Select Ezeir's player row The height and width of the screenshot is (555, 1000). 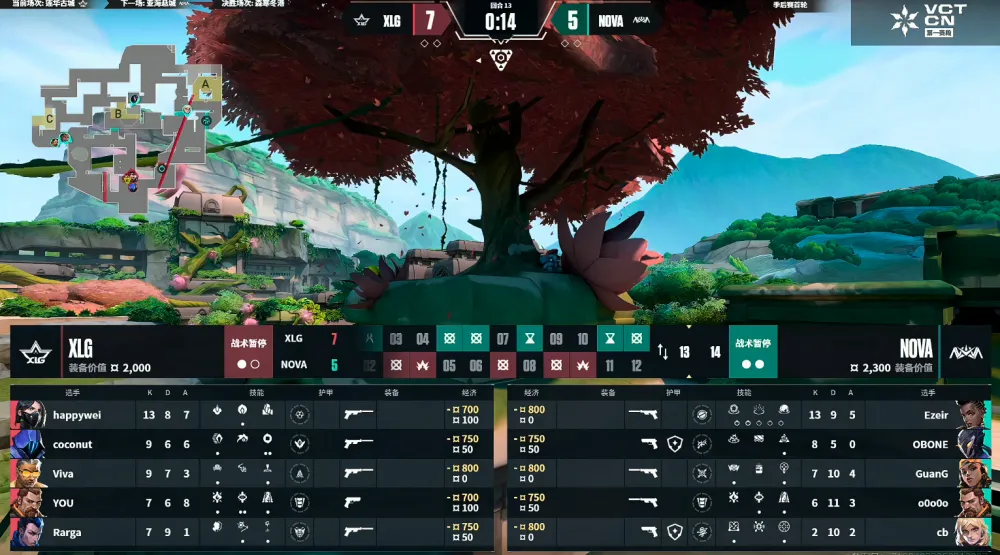click(750, 414)
